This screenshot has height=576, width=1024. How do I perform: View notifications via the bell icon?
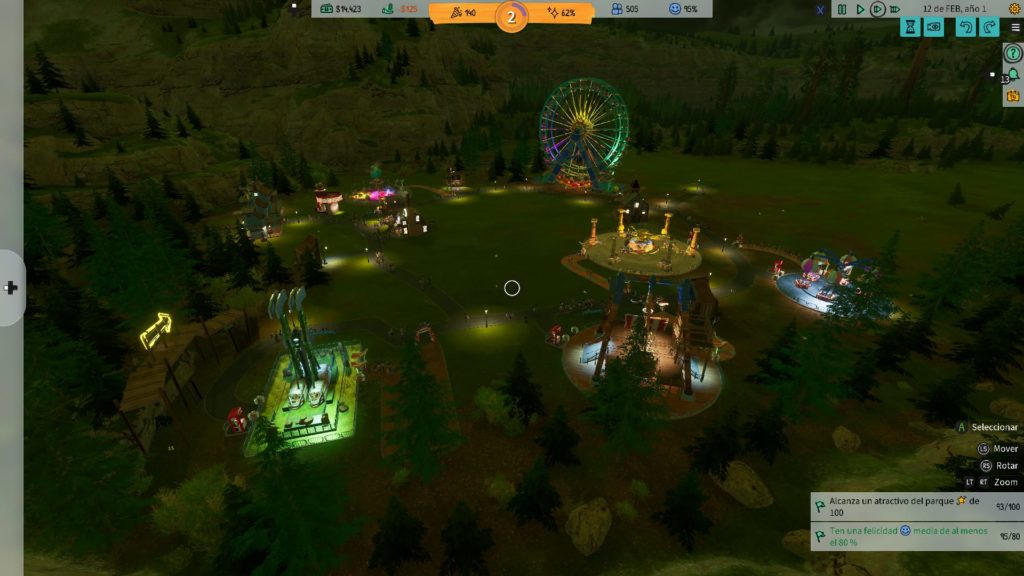[1012, 75]
